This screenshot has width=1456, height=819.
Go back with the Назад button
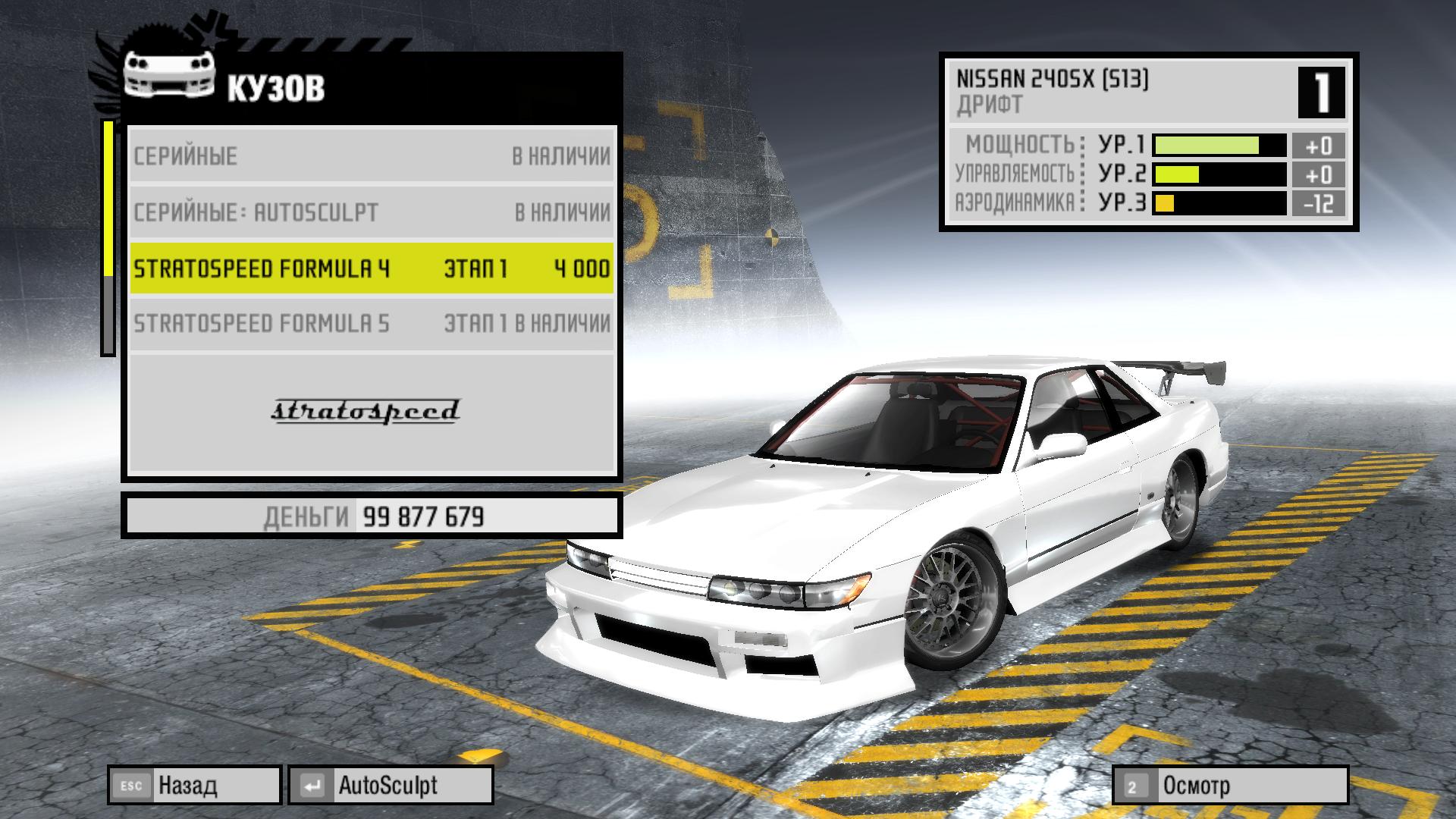(195, 786)
